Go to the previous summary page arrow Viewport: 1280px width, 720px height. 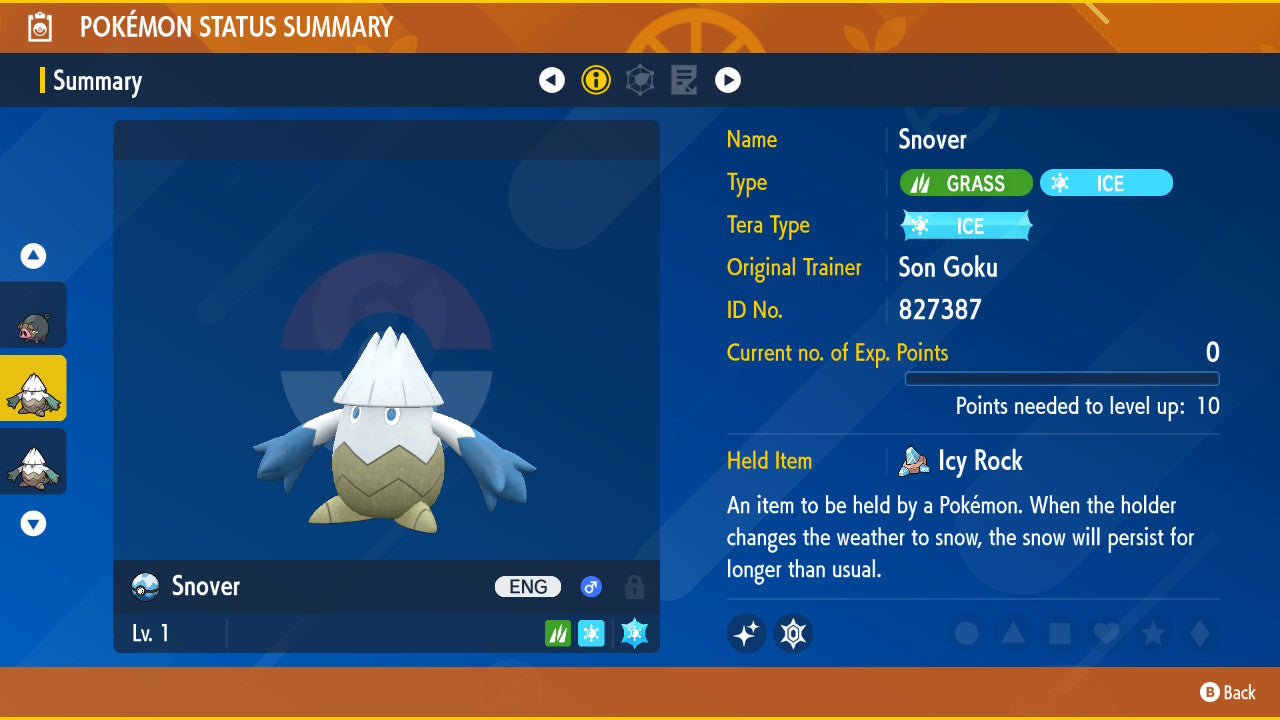pos(552,80)
